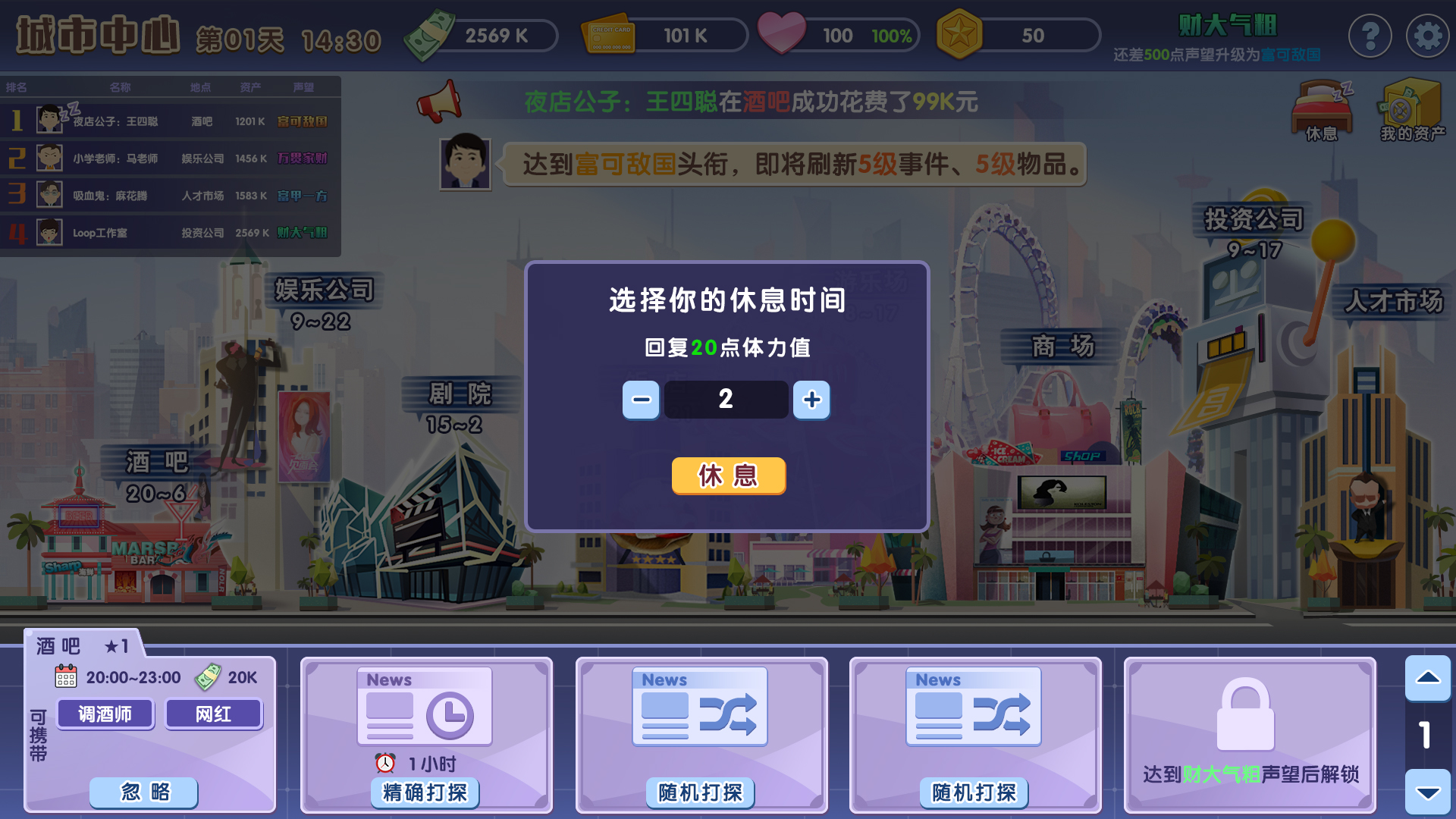This screenshot has width=1456, height=819.
Task: Click the rest hours field showing 2
Action: [726, 400]
